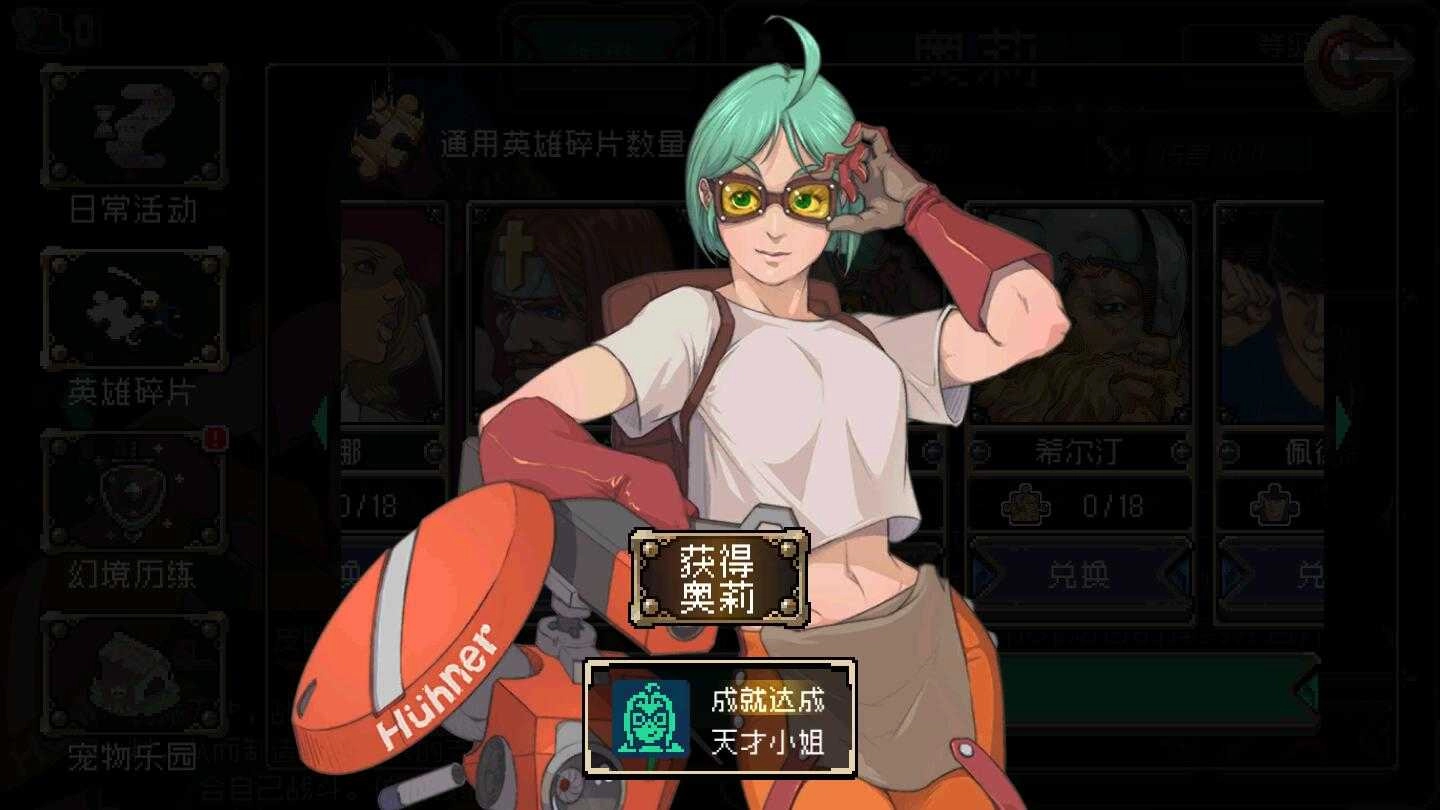This screenshot has height=810, width=1440.
Task: Select the 佩 hero card header
Action: 1300,452
